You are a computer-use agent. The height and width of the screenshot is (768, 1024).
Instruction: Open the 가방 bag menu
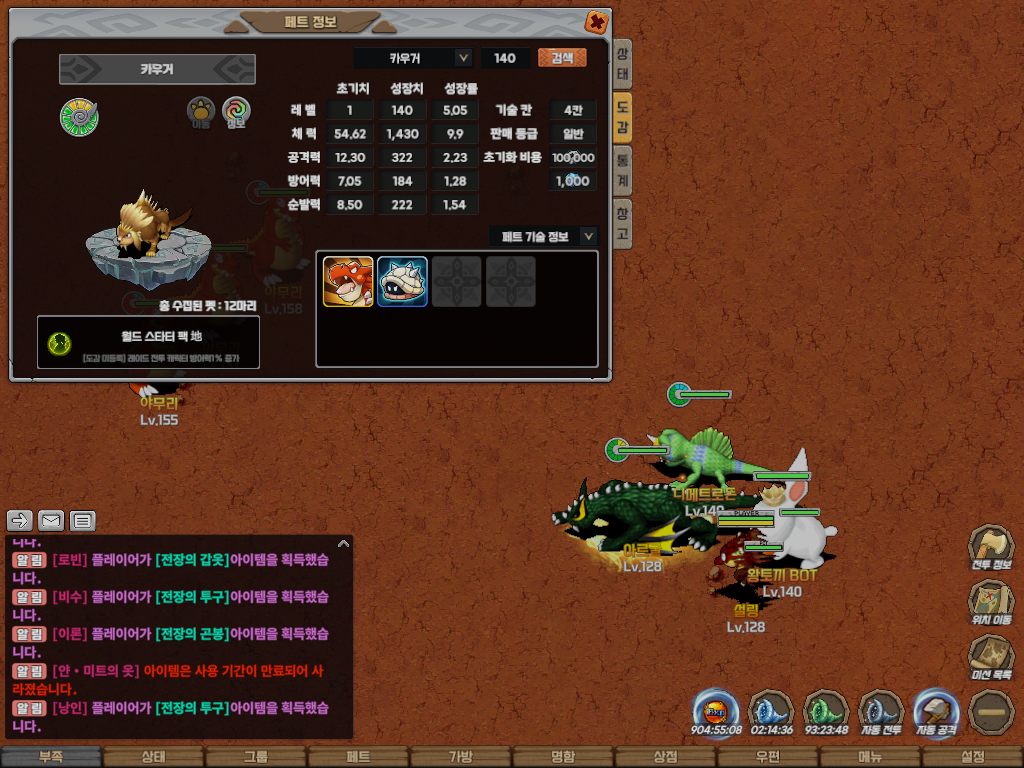click(x=460, y=757)
